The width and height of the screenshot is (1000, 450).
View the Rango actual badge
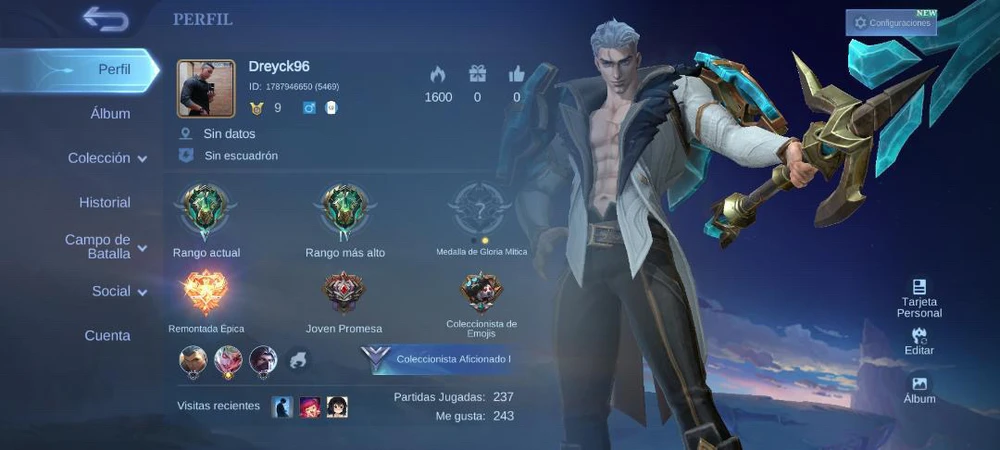(x=206, y=210)
